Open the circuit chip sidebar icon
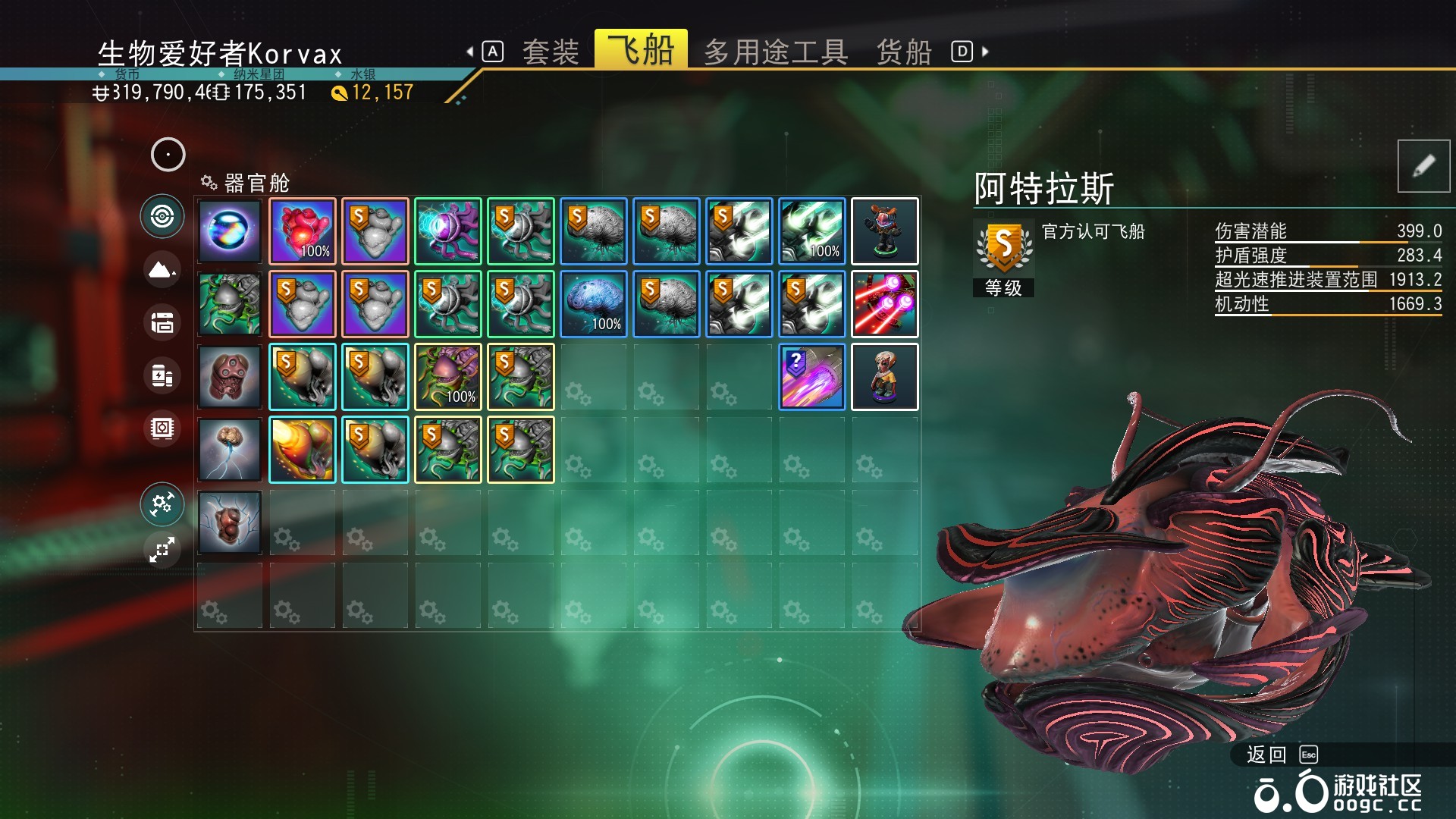The width and height of the screenshot is (1456, 819). point(162,428)
